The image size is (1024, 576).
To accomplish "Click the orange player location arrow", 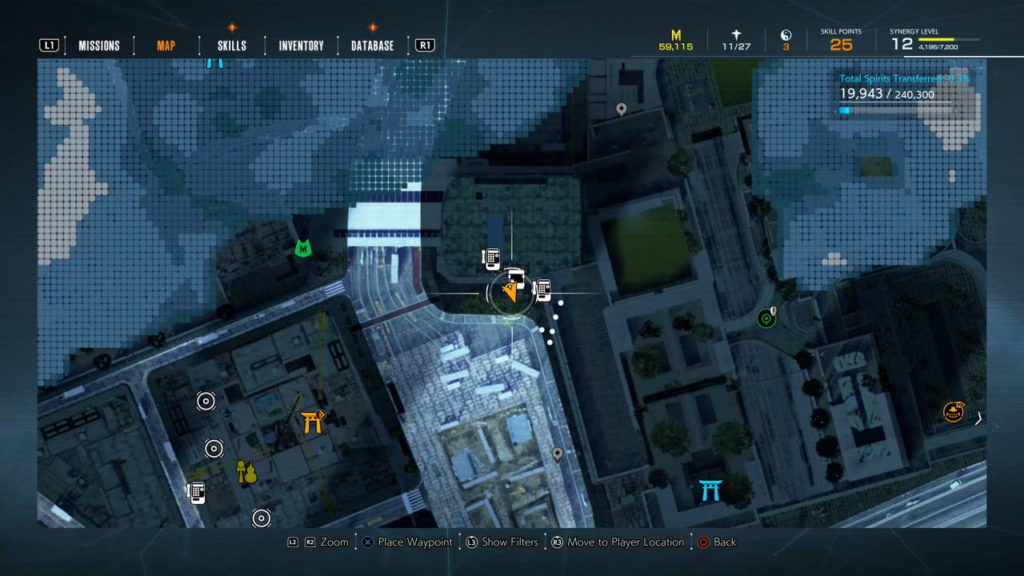I will pos(510,293).
